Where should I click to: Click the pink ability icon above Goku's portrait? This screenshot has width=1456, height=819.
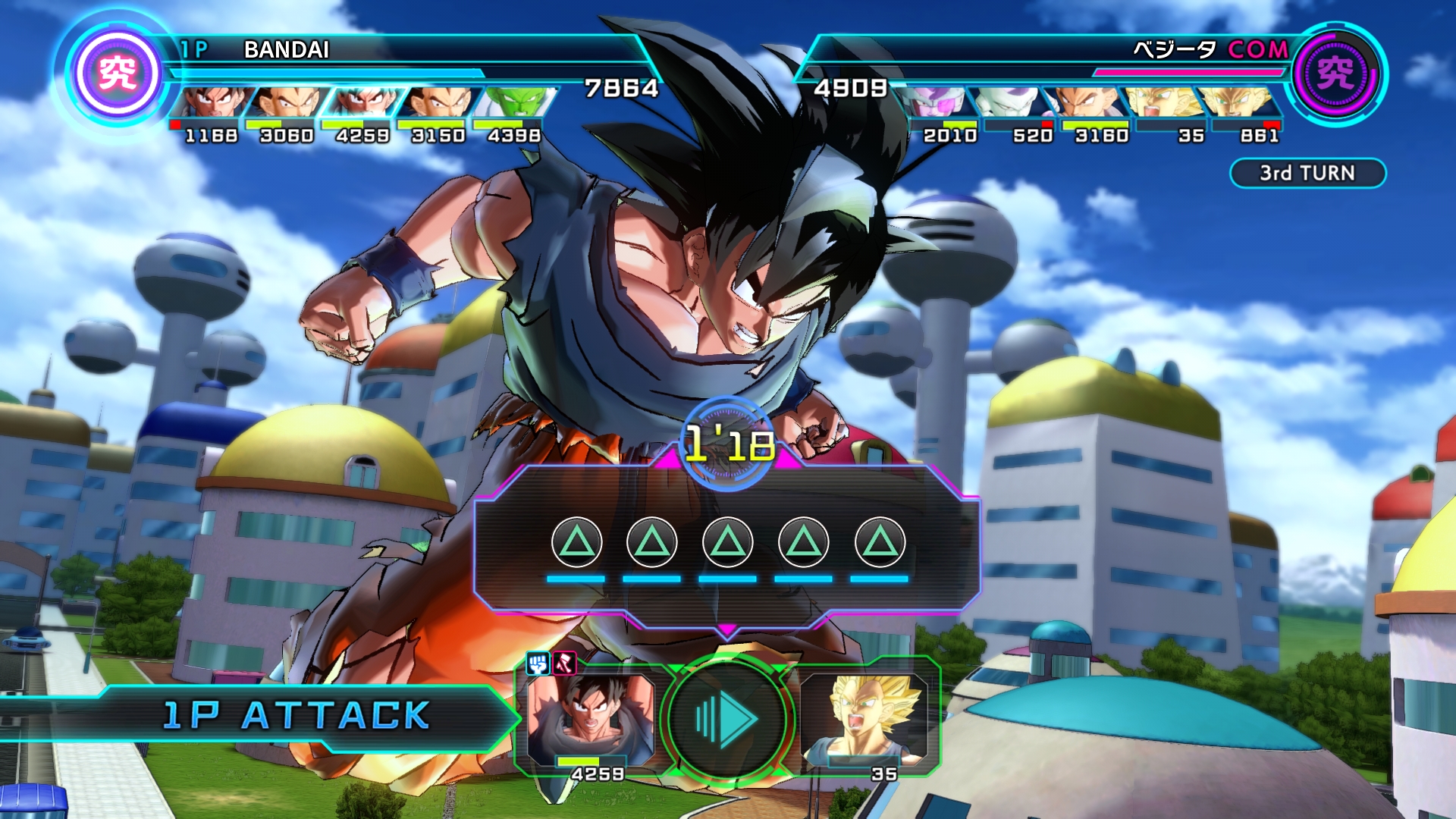click(564, 664)
